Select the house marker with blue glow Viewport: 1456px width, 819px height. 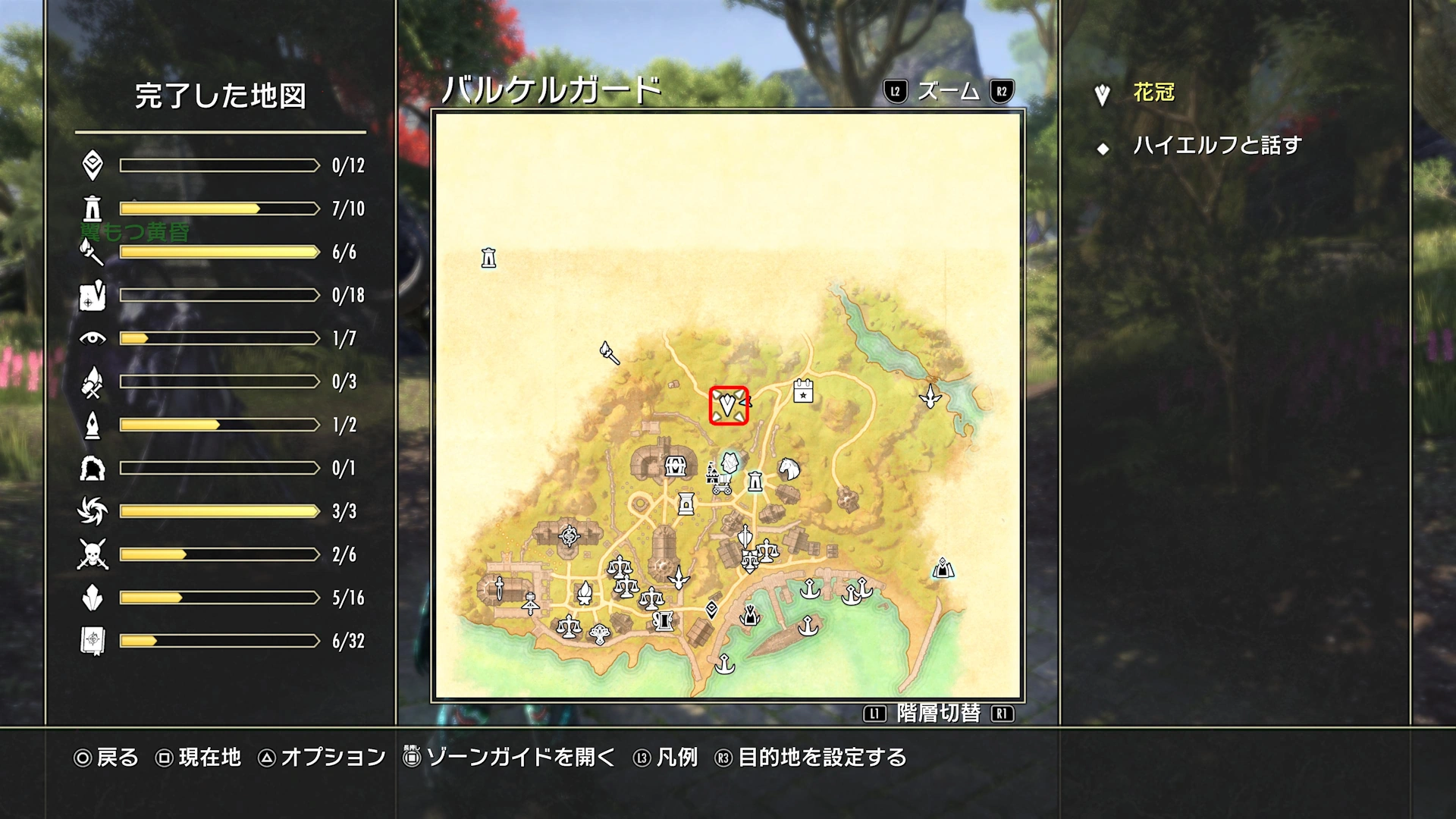tap(730, 462)
